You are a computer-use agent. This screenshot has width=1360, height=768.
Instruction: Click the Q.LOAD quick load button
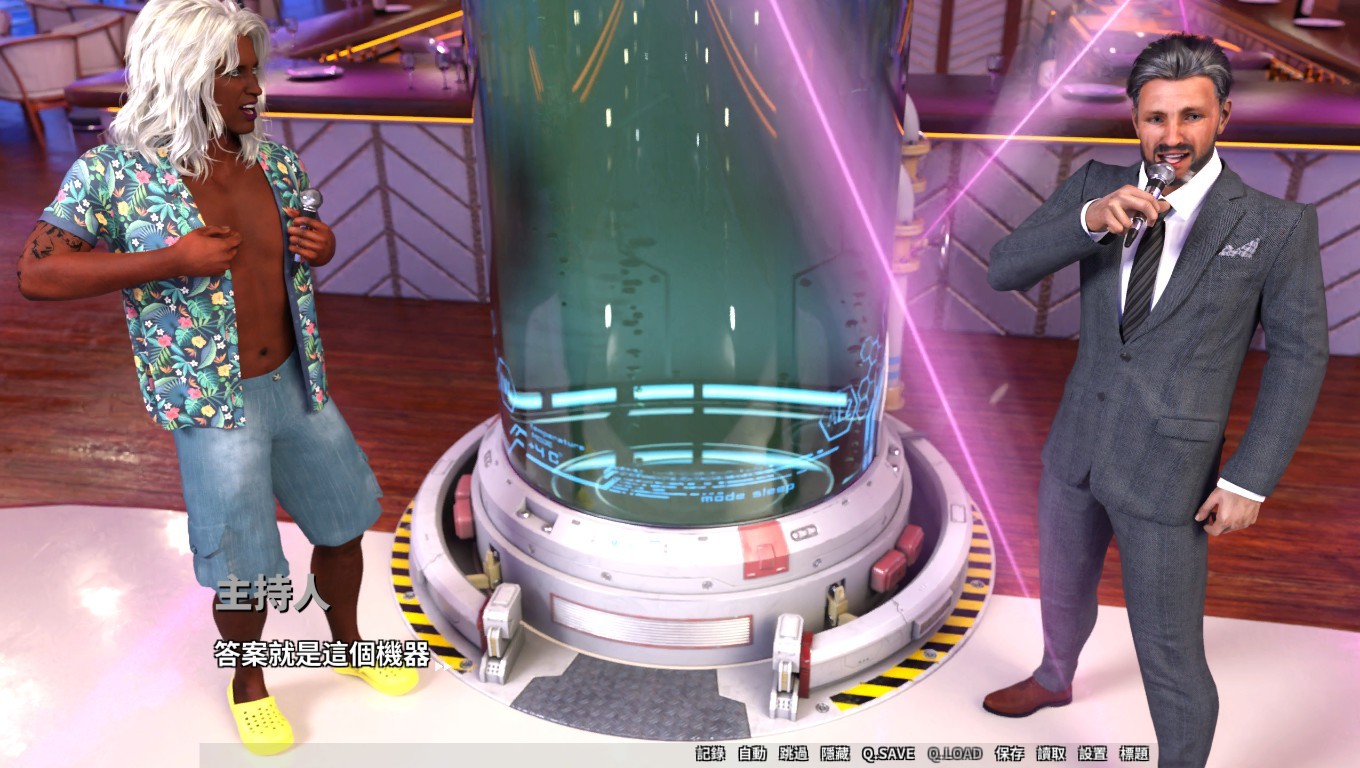pos(955,754)
